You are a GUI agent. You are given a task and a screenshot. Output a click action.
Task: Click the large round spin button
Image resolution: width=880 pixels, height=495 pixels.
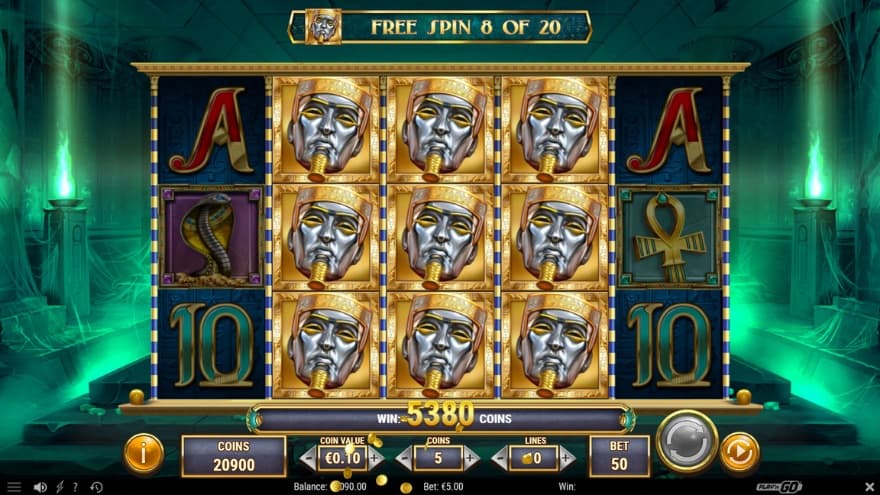click(x=687, y=441)
